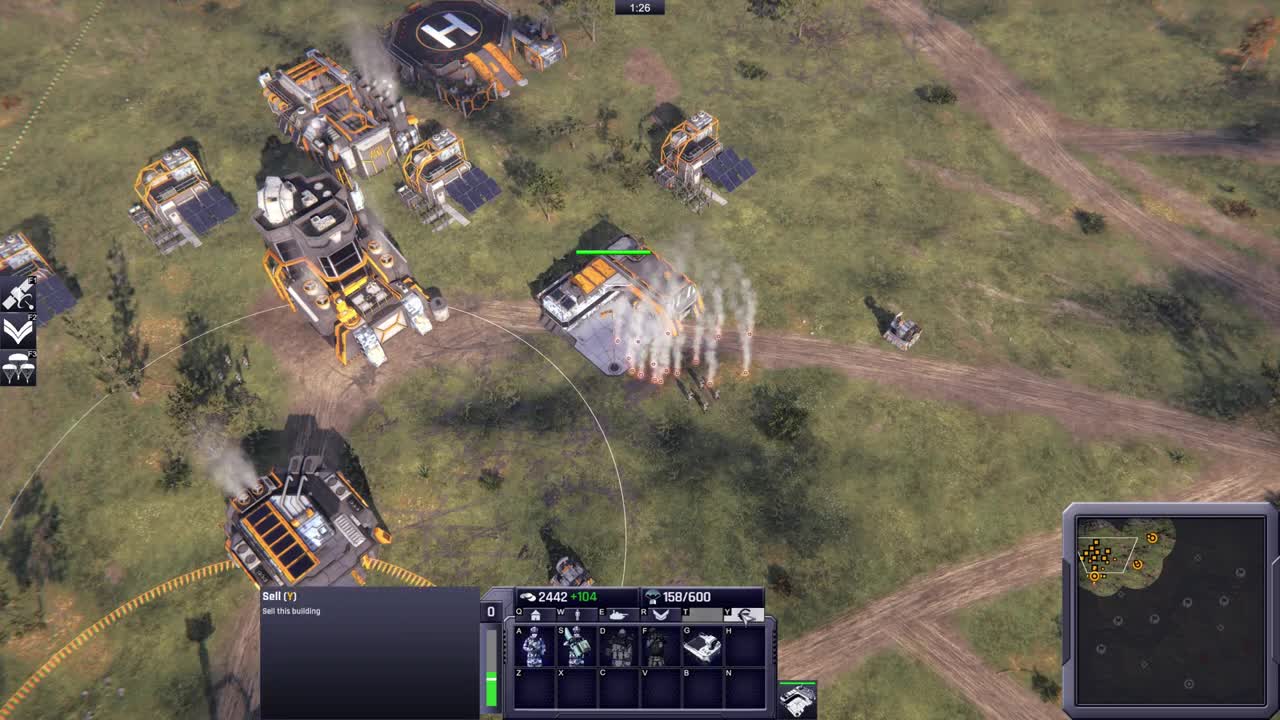Open the Q buildings construction tab
This screenshot has width=1280, height=720.
pyautogui.click(x=536, y=614)
